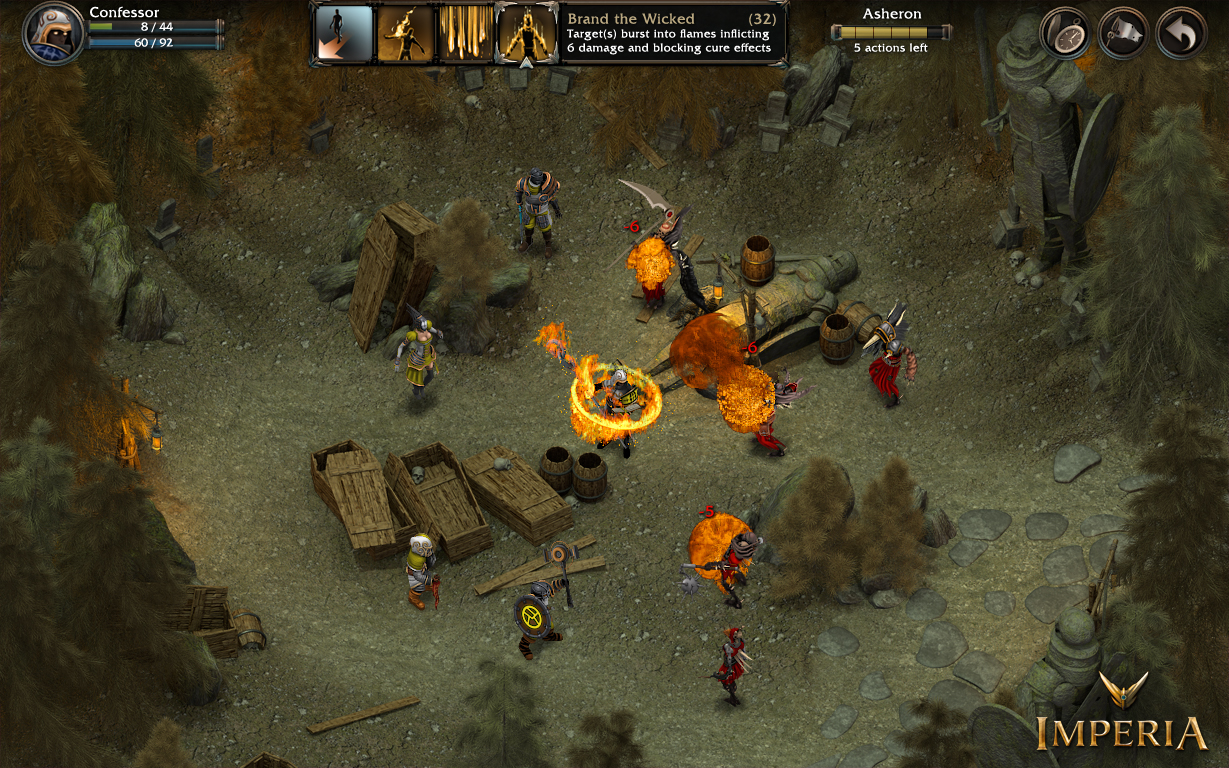Activate the flaming hand spell icon
Image resolution: width=1229 pixels, height=768 pixels.
(x=405, y=33)
